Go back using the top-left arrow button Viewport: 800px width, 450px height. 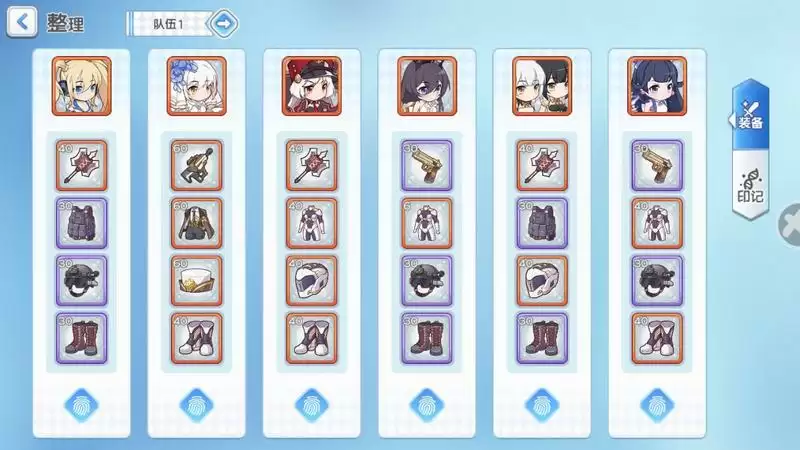tap(22, 21)
